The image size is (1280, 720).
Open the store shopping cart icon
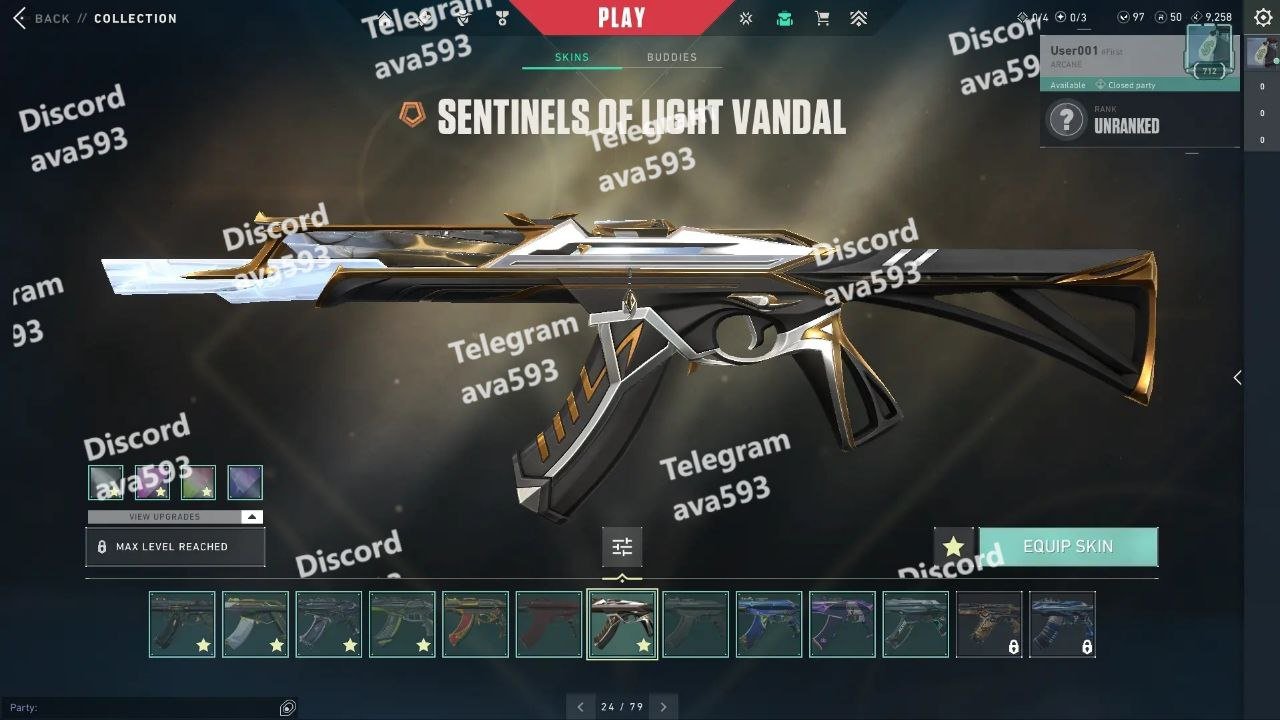[822, 18]
